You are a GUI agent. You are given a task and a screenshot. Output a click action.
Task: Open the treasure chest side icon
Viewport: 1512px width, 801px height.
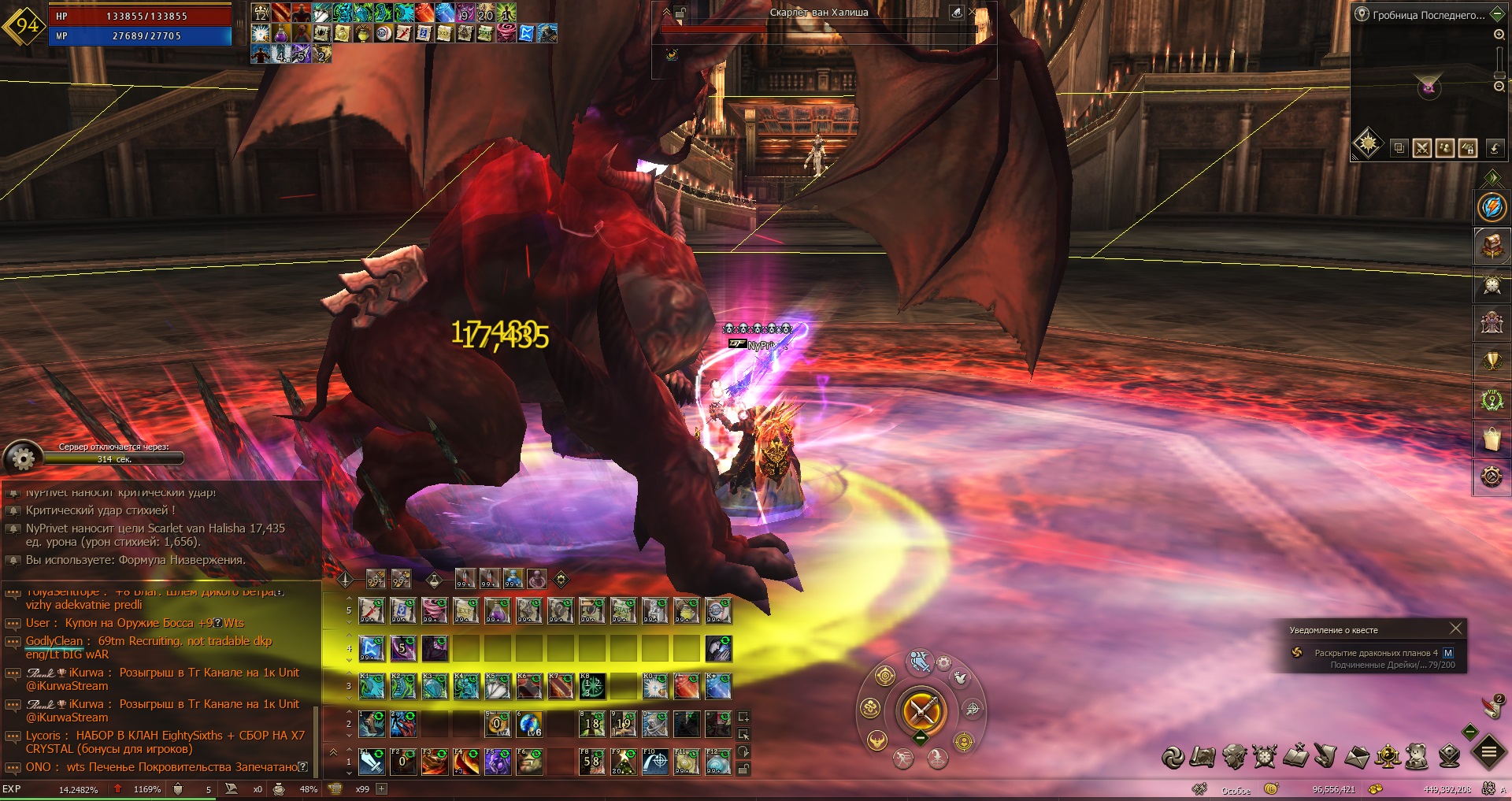click(x=1492, y=247)
